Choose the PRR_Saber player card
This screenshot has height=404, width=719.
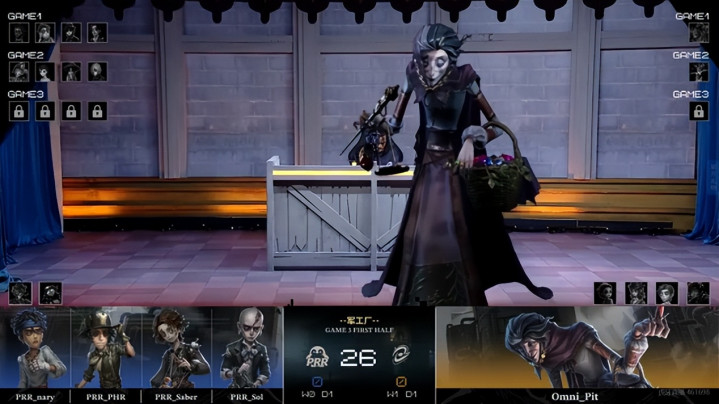176,355
